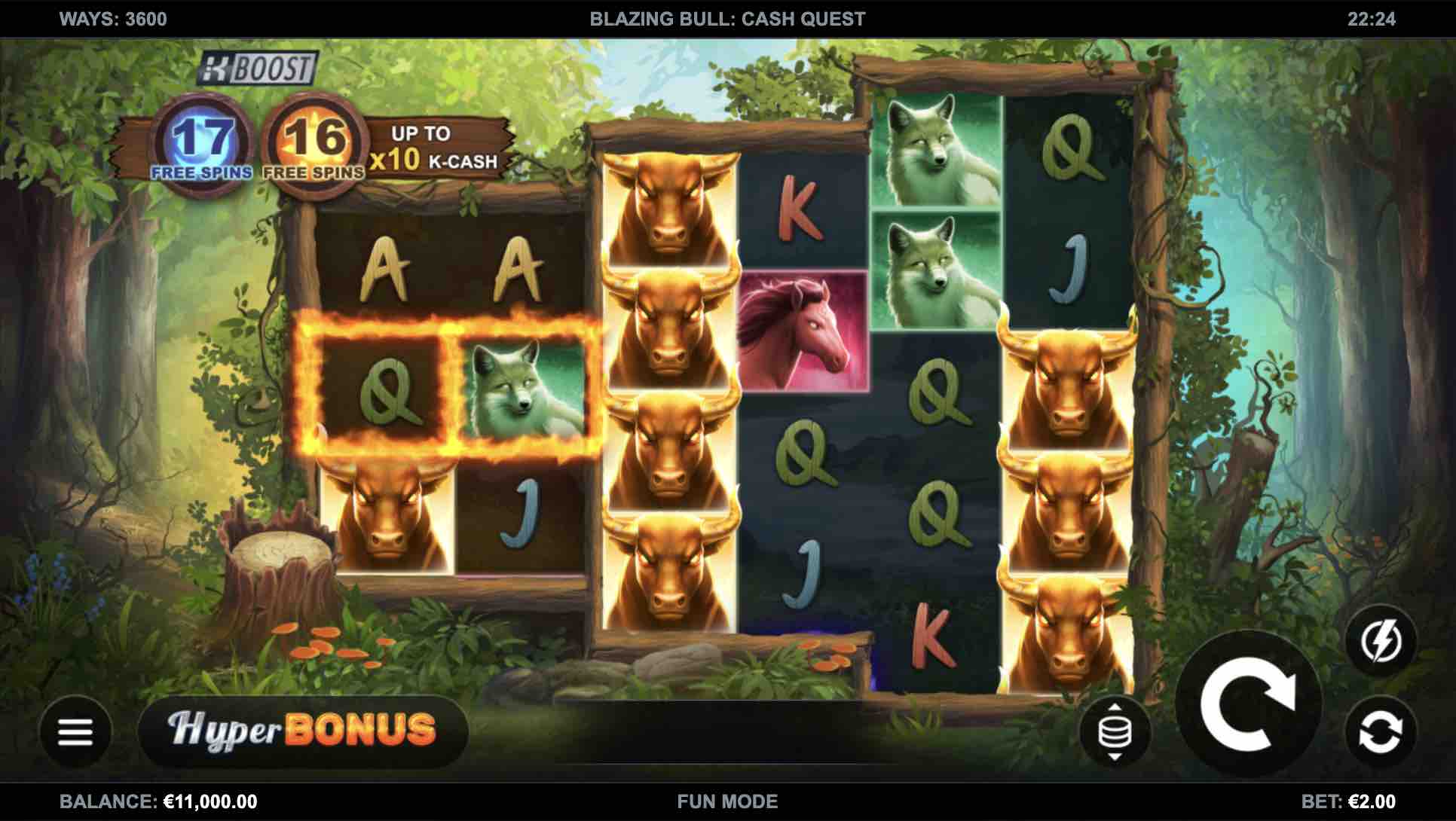Select the K-Boost 16 free spins badge
Screen dimensions: 1456x821
(314, 146)
